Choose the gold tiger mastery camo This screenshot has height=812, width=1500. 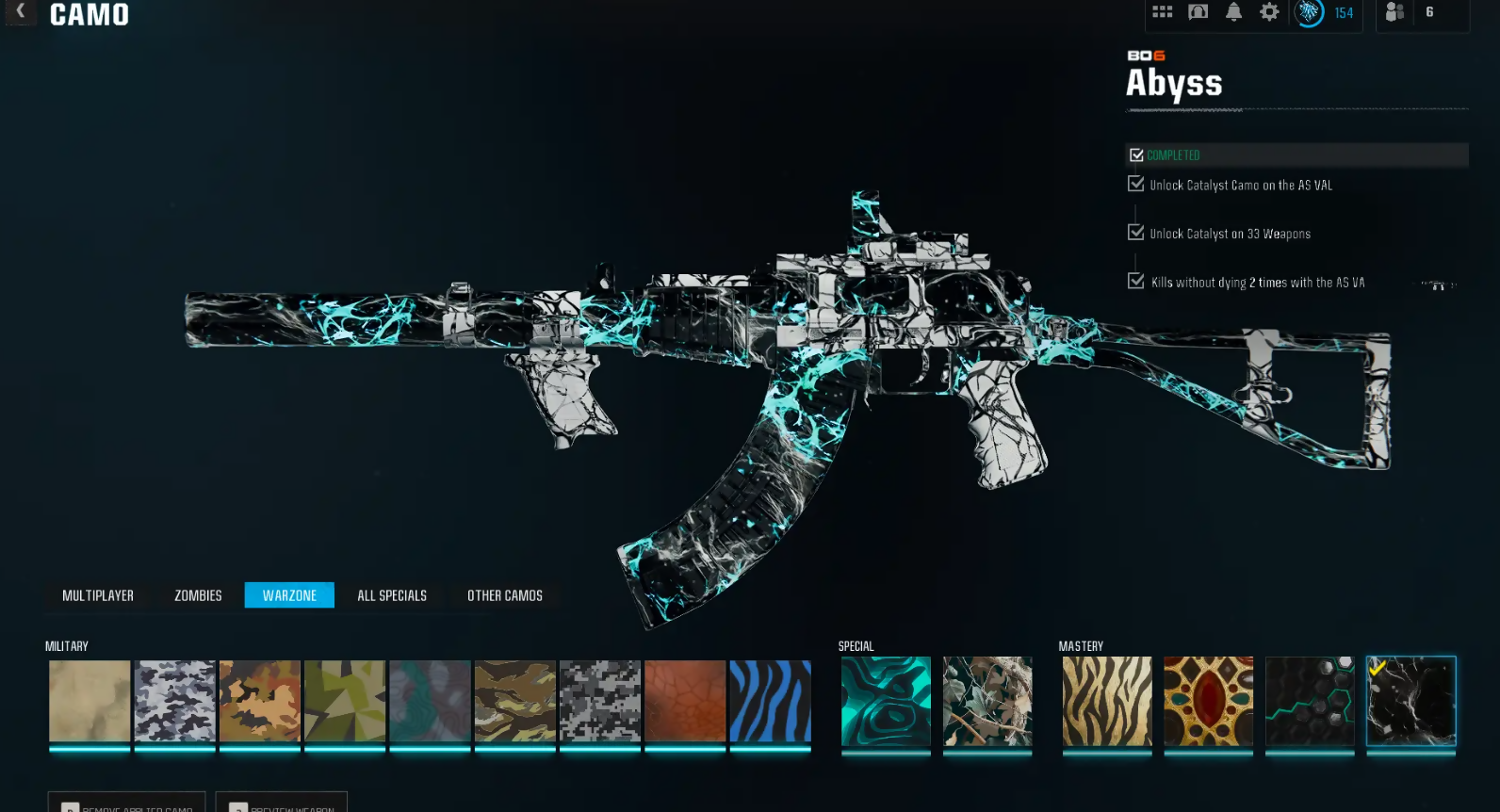1107,701
